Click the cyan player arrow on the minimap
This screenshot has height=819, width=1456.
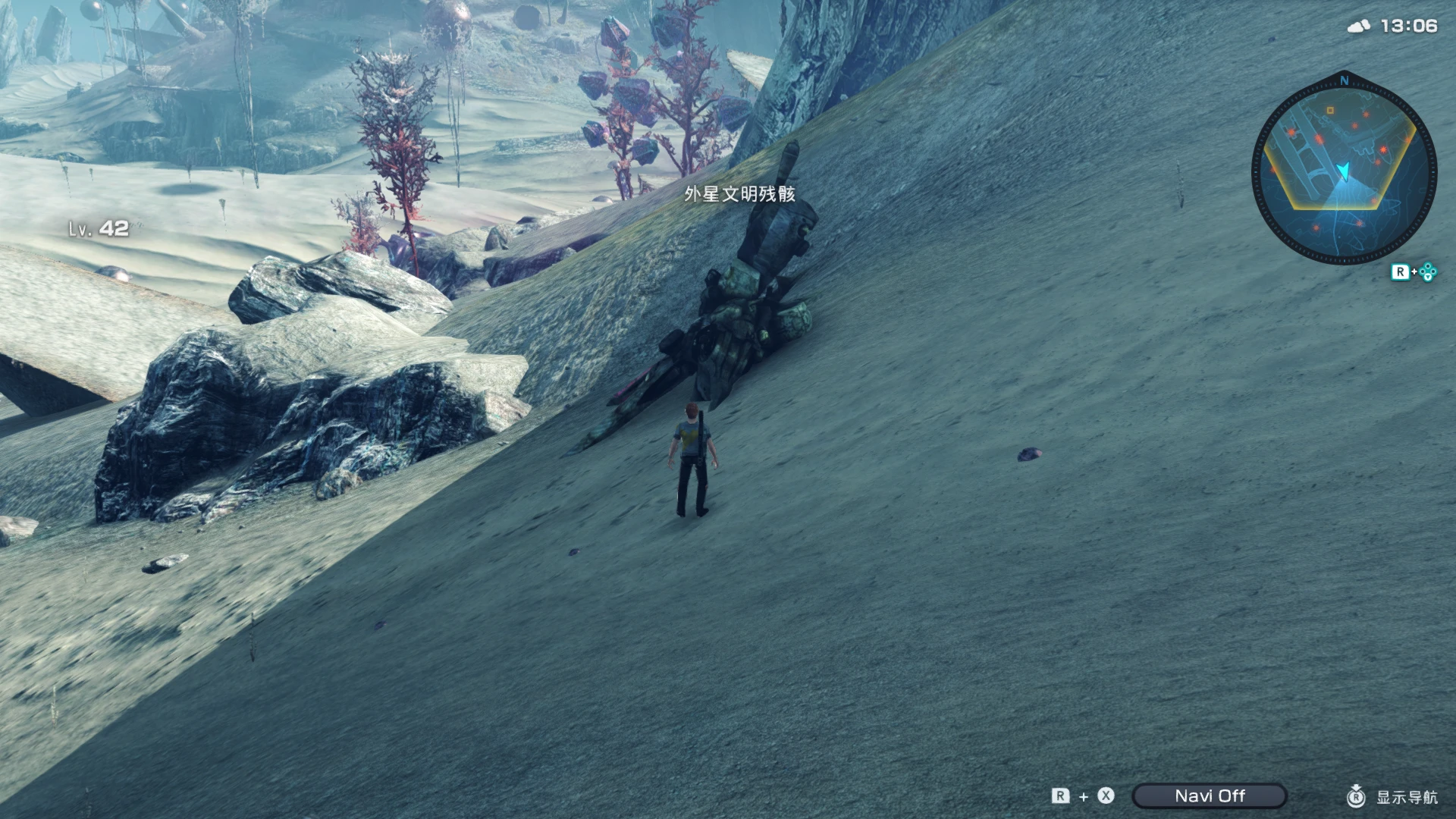[x=1343, y=171]
